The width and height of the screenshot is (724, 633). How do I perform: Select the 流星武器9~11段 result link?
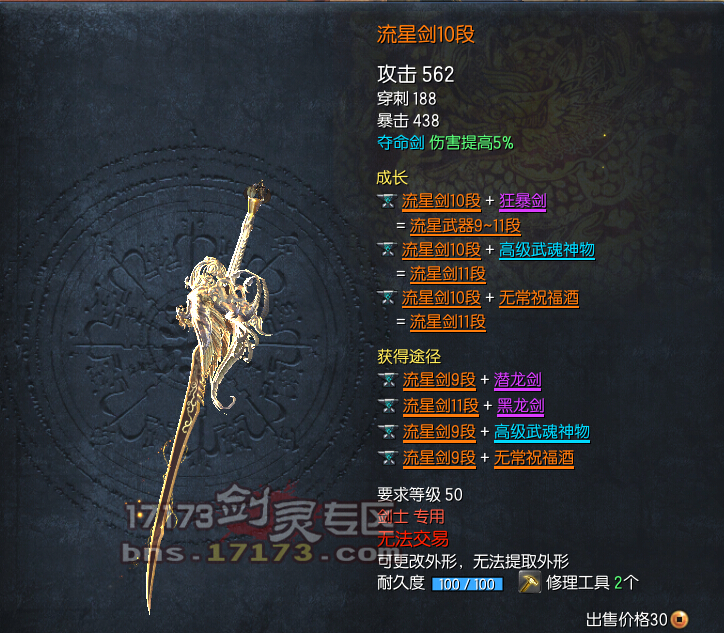(457, 225)
